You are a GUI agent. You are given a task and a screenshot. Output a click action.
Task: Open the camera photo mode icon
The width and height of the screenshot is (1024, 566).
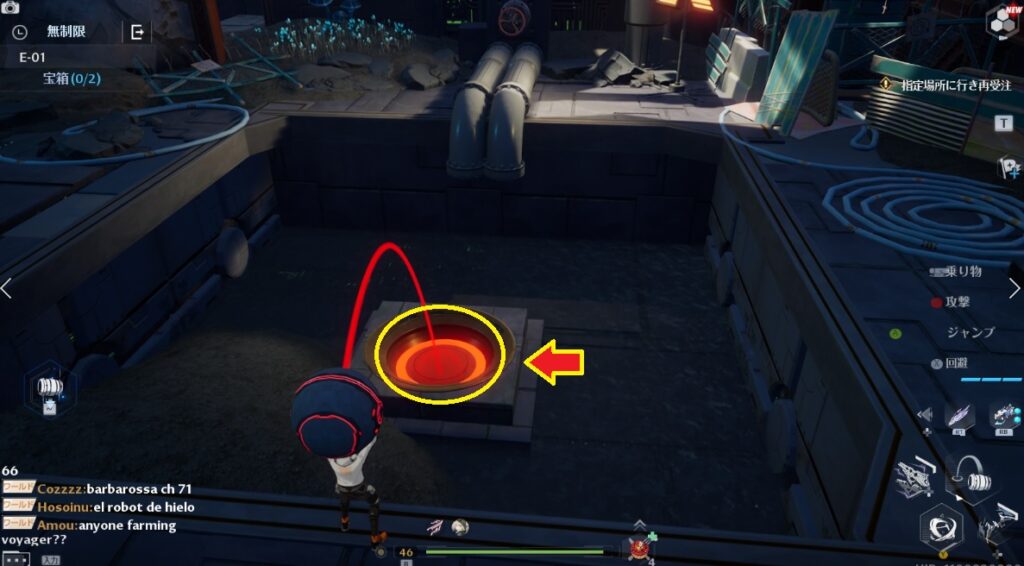click(11, 7)
